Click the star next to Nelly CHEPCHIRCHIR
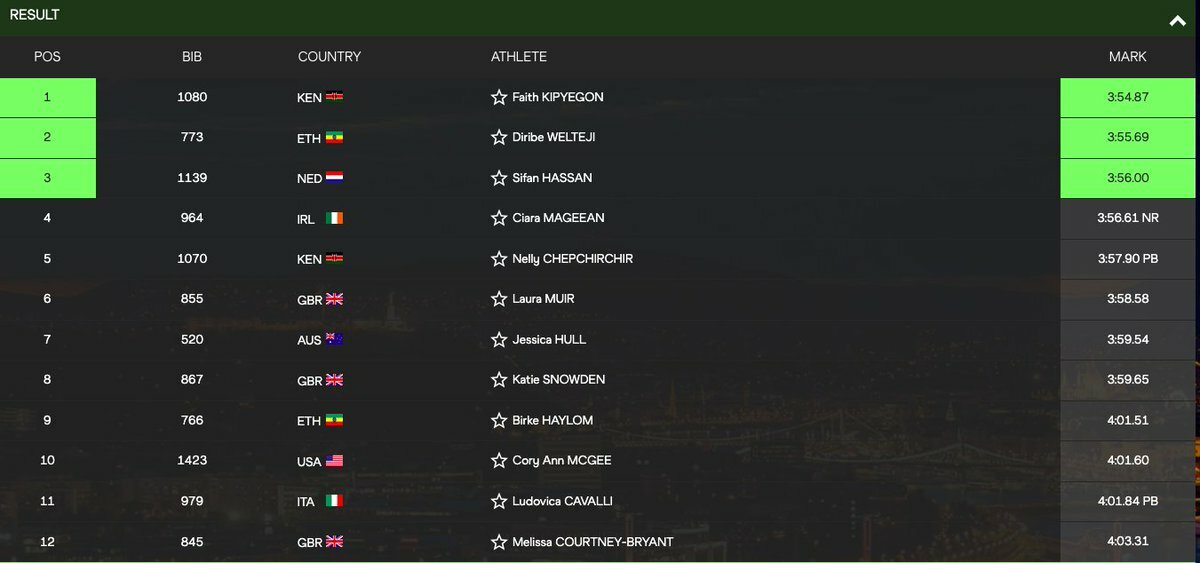Viewport: 1200px width, 563px height. 499,259
